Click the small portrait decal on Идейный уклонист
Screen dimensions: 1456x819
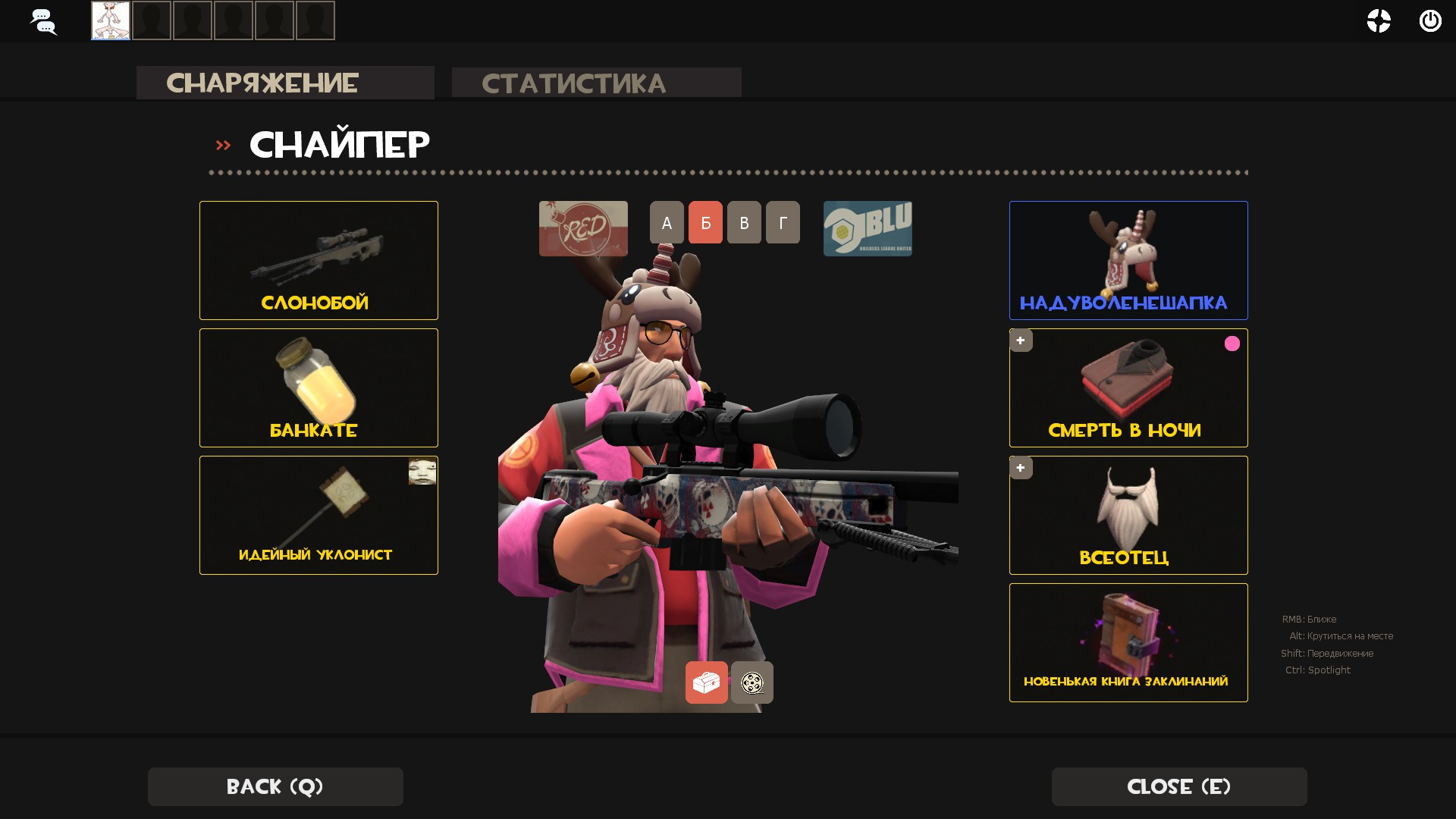pos(422,471)
